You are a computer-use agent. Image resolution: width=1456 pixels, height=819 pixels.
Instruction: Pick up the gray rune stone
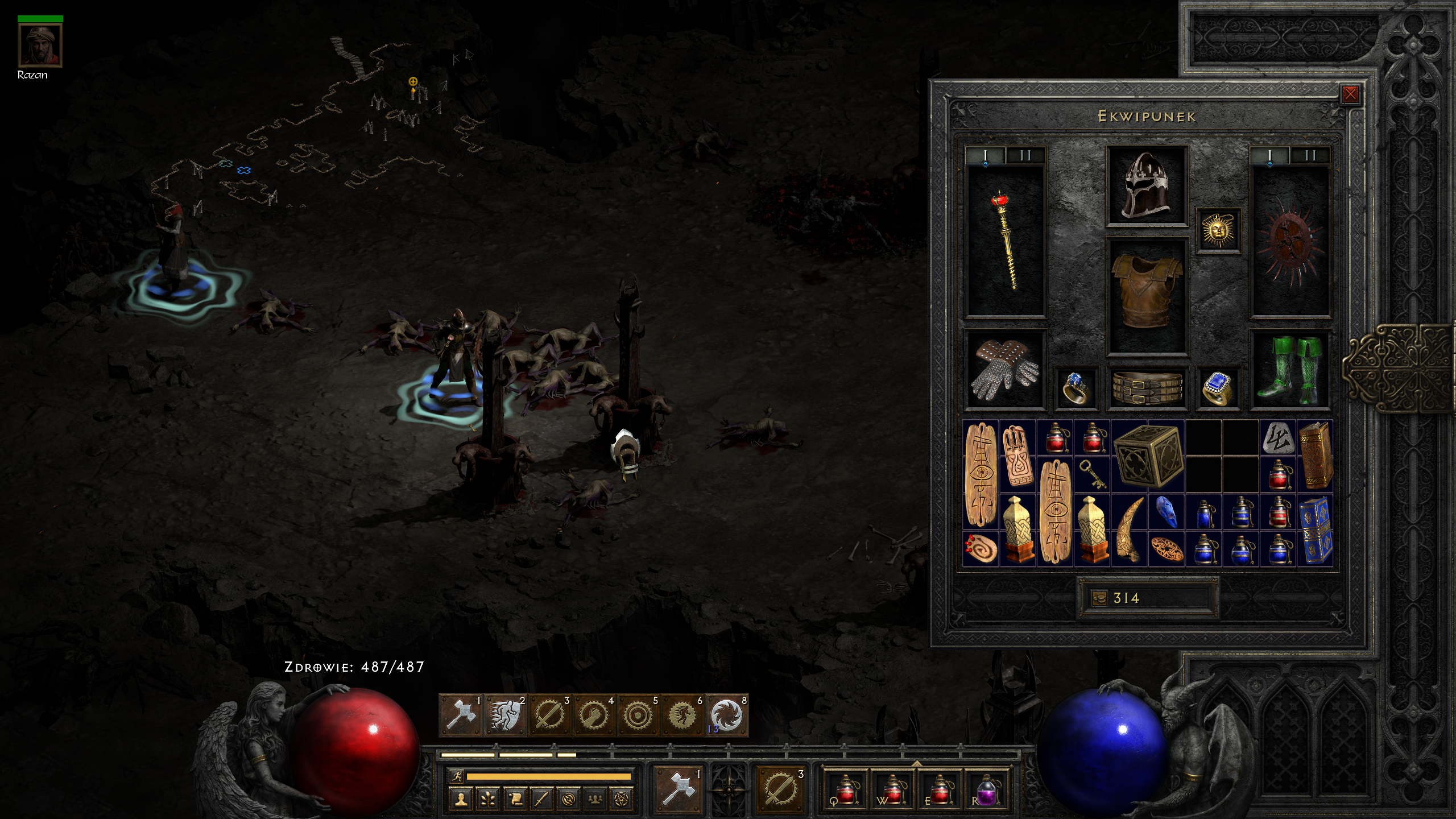click(x=1278, y=439)
